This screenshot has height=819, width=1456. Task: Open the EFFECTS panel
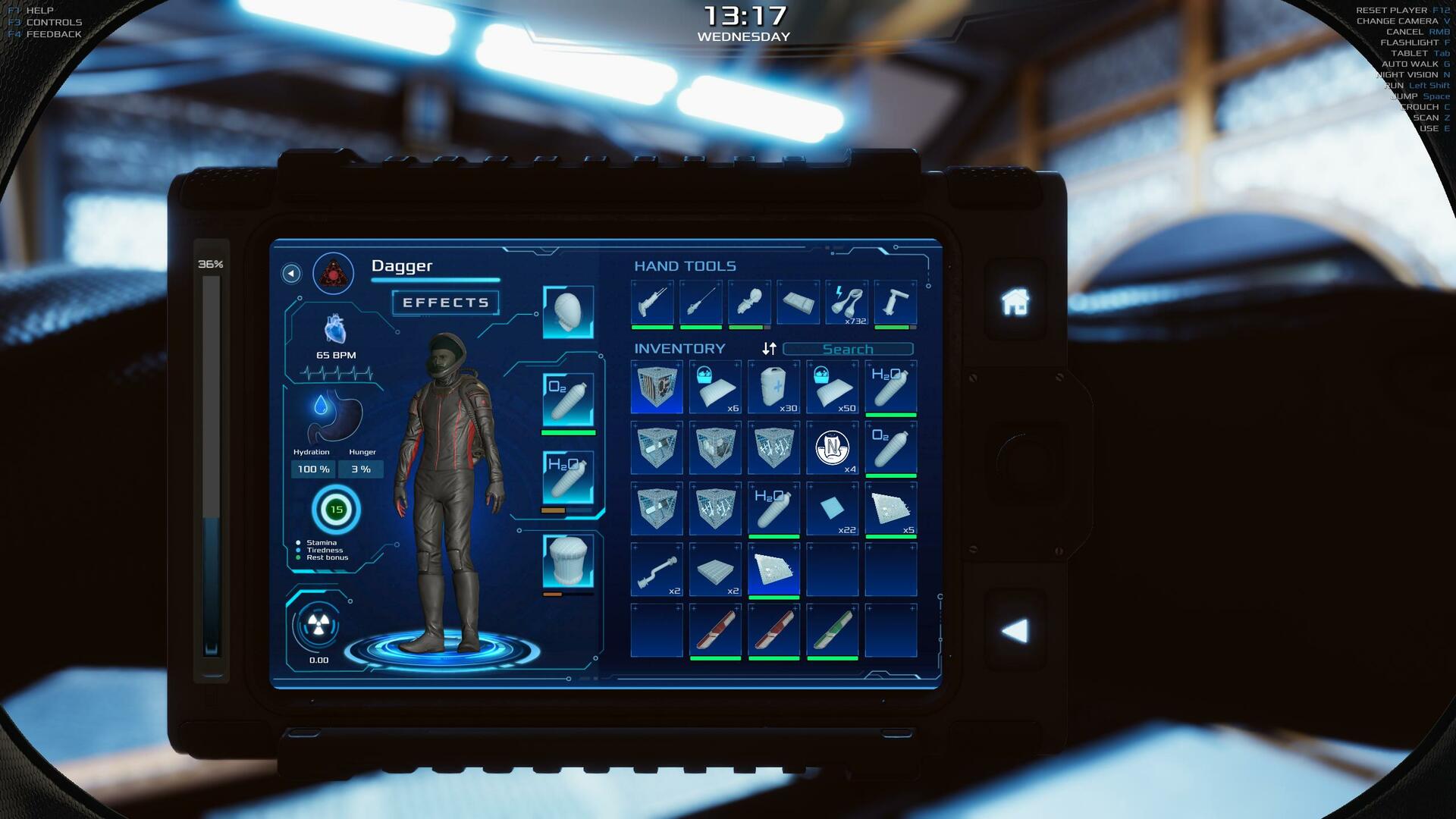[445, 303]
